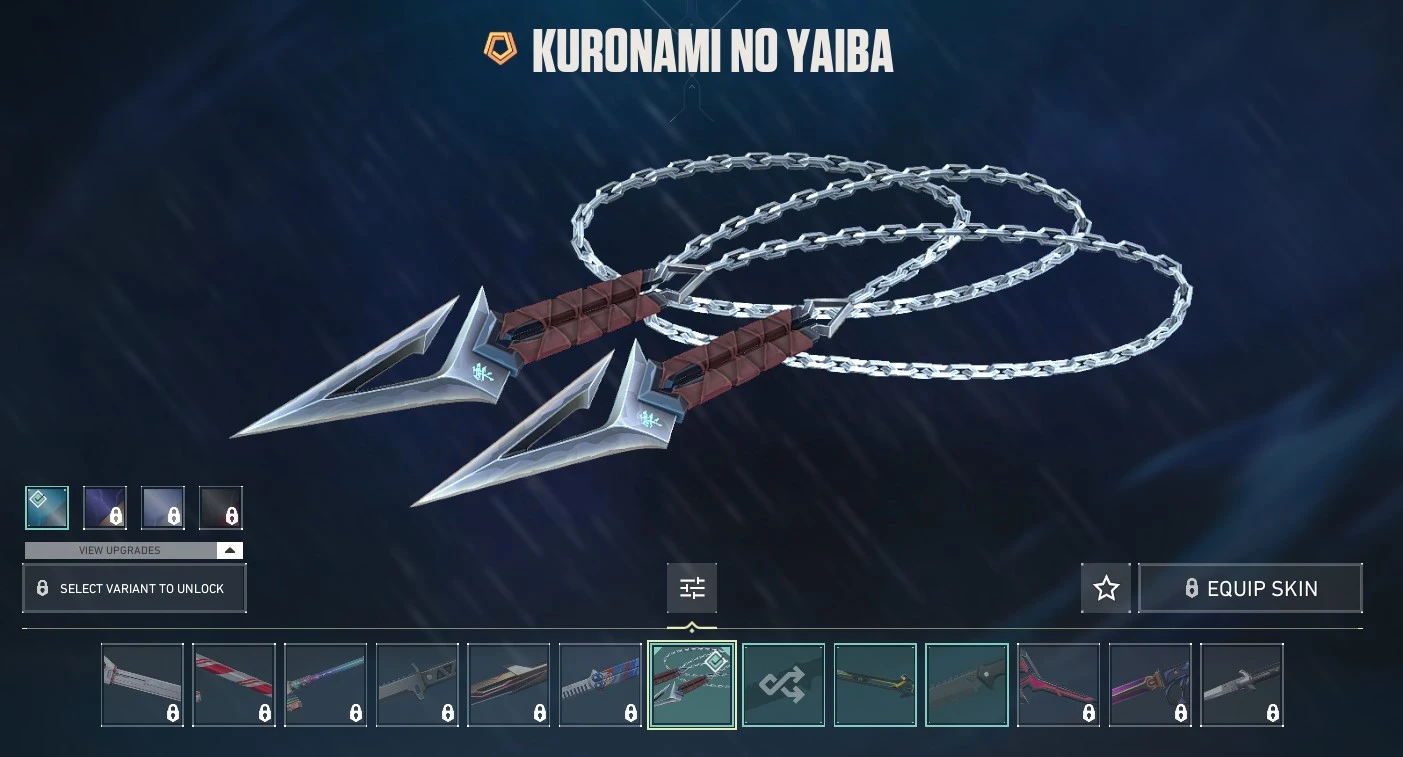Click the lock icon beside Select Variant text
1403x757 pixels.
click(42, 588)
